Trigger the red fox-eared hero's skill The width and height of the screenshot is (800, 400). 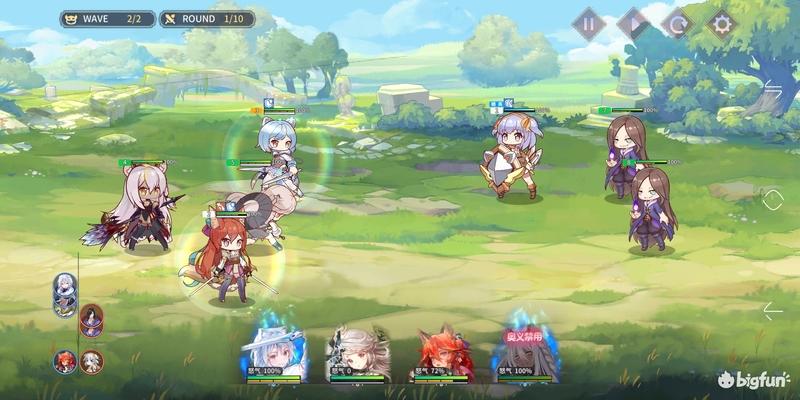(442, 352)
